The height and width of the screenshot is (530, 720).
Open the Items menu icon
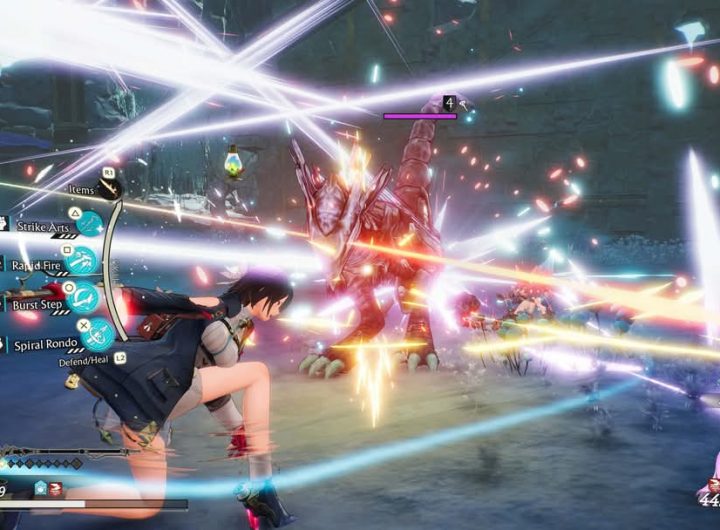[x=109, y=188]
